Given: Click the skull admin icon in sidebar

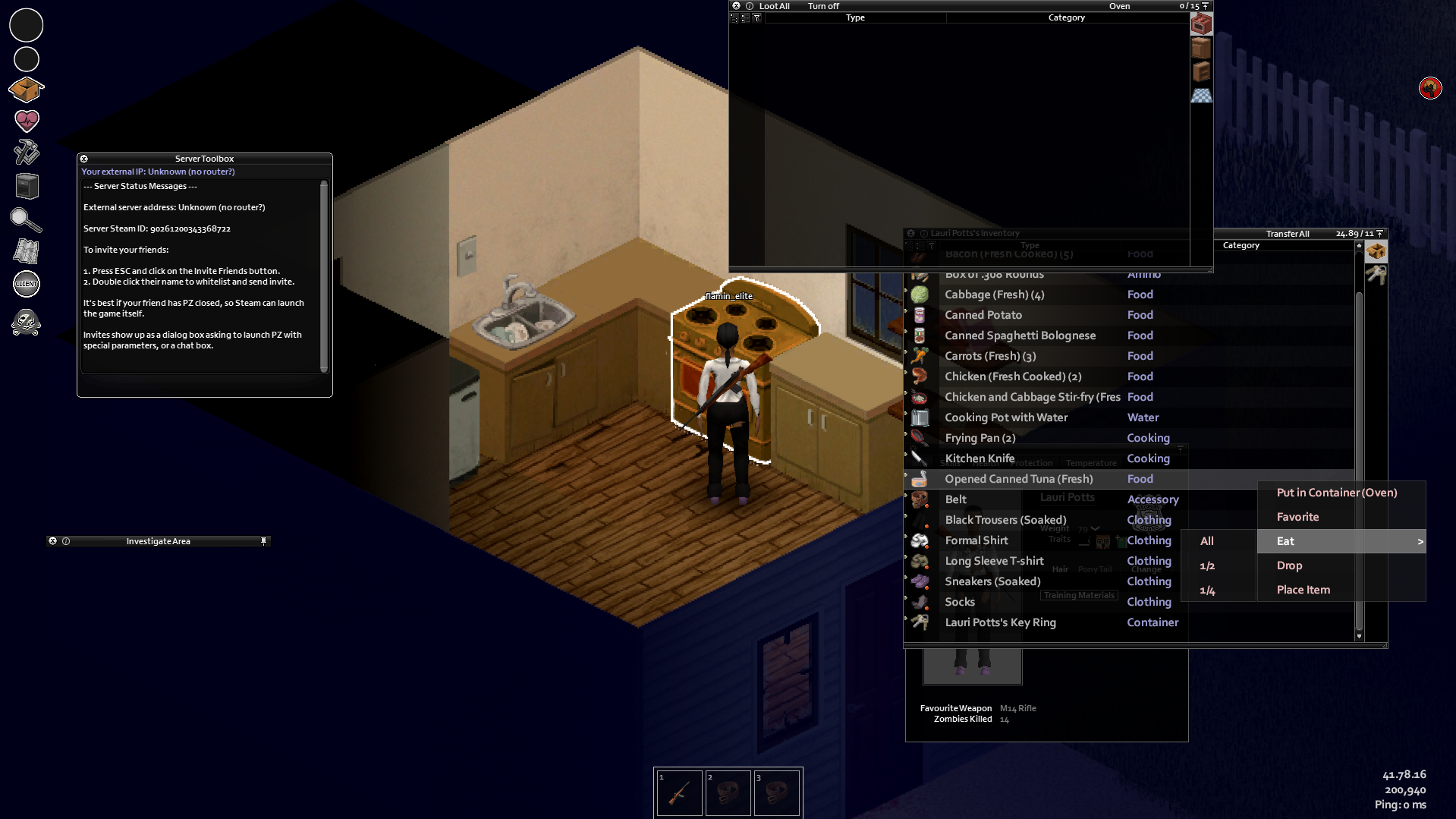Looking at the screenshot, I should [x=26, y=322].
